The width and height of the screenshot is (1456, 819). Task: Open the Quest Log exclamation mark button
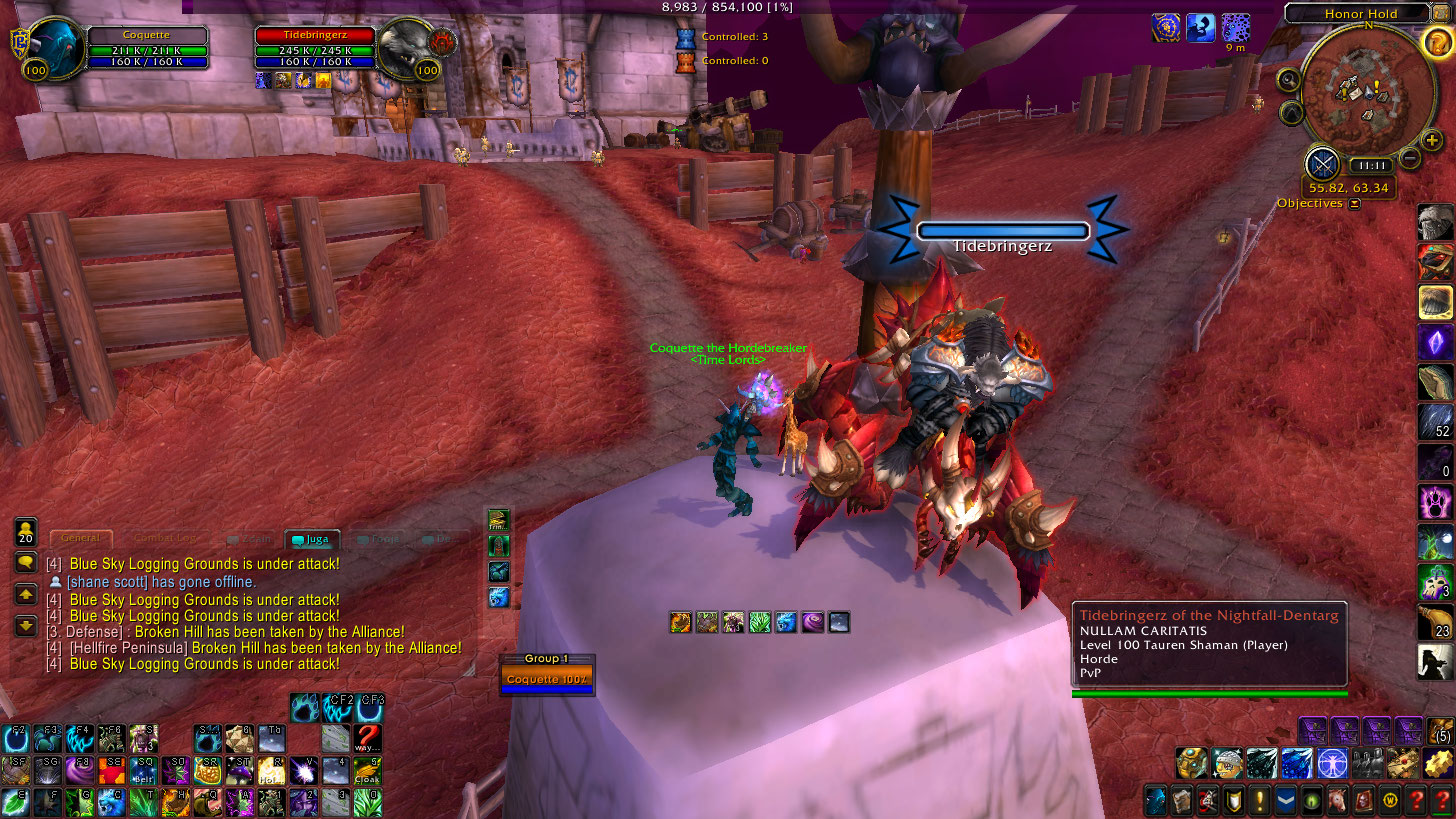click(x=1257, y=801)
